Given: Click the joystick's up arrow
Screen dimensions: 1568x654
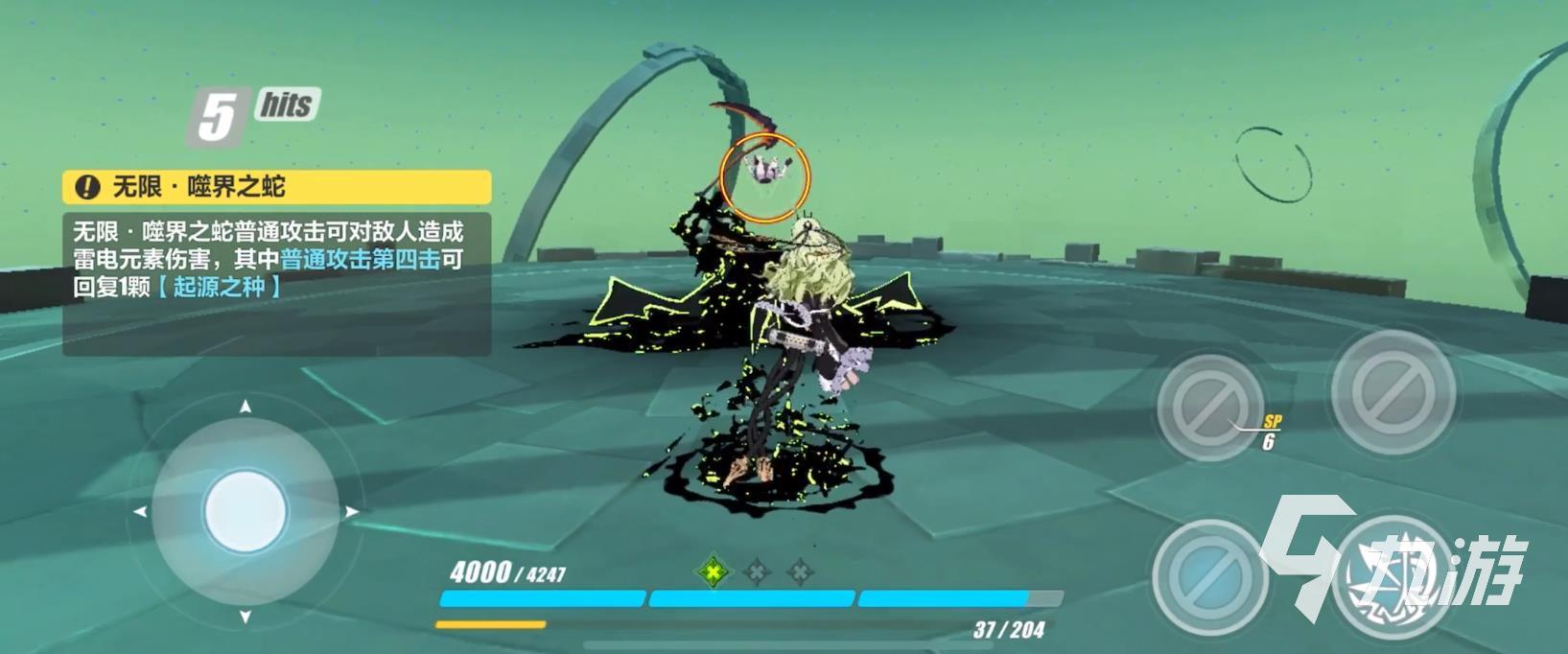Looking at the screenshot, I should click(246, 407).
